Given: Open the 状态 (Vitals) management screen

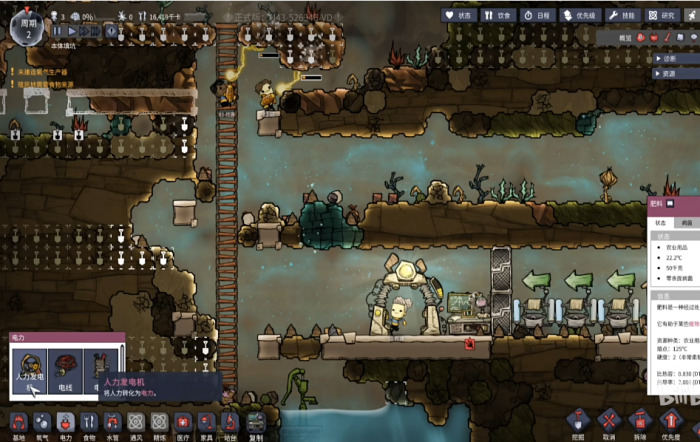Looking at the screenshot, I should pyautogui.click(x=463, y=16).
